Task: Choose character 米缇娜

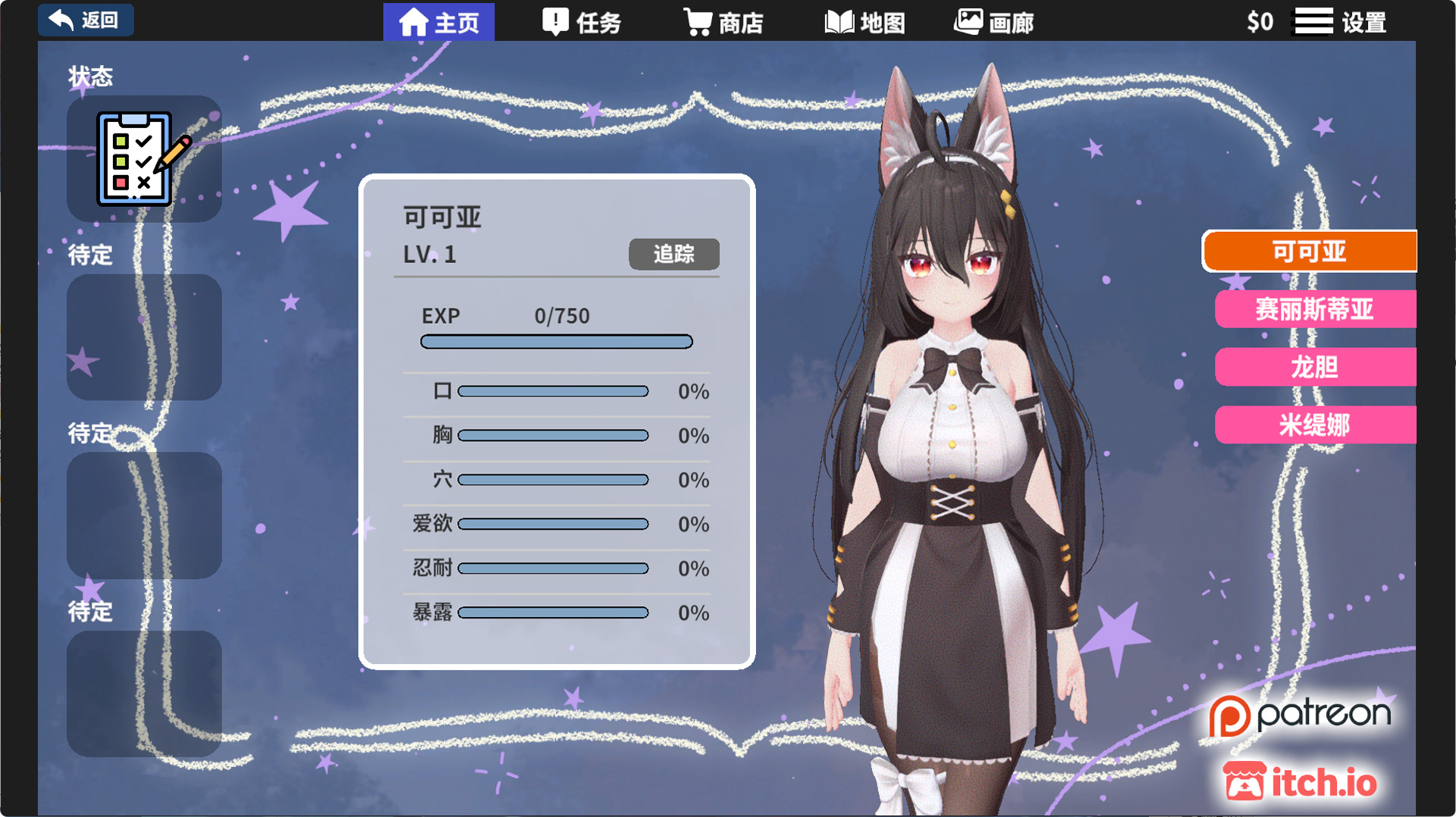Action: click(x=1315, y=425)
